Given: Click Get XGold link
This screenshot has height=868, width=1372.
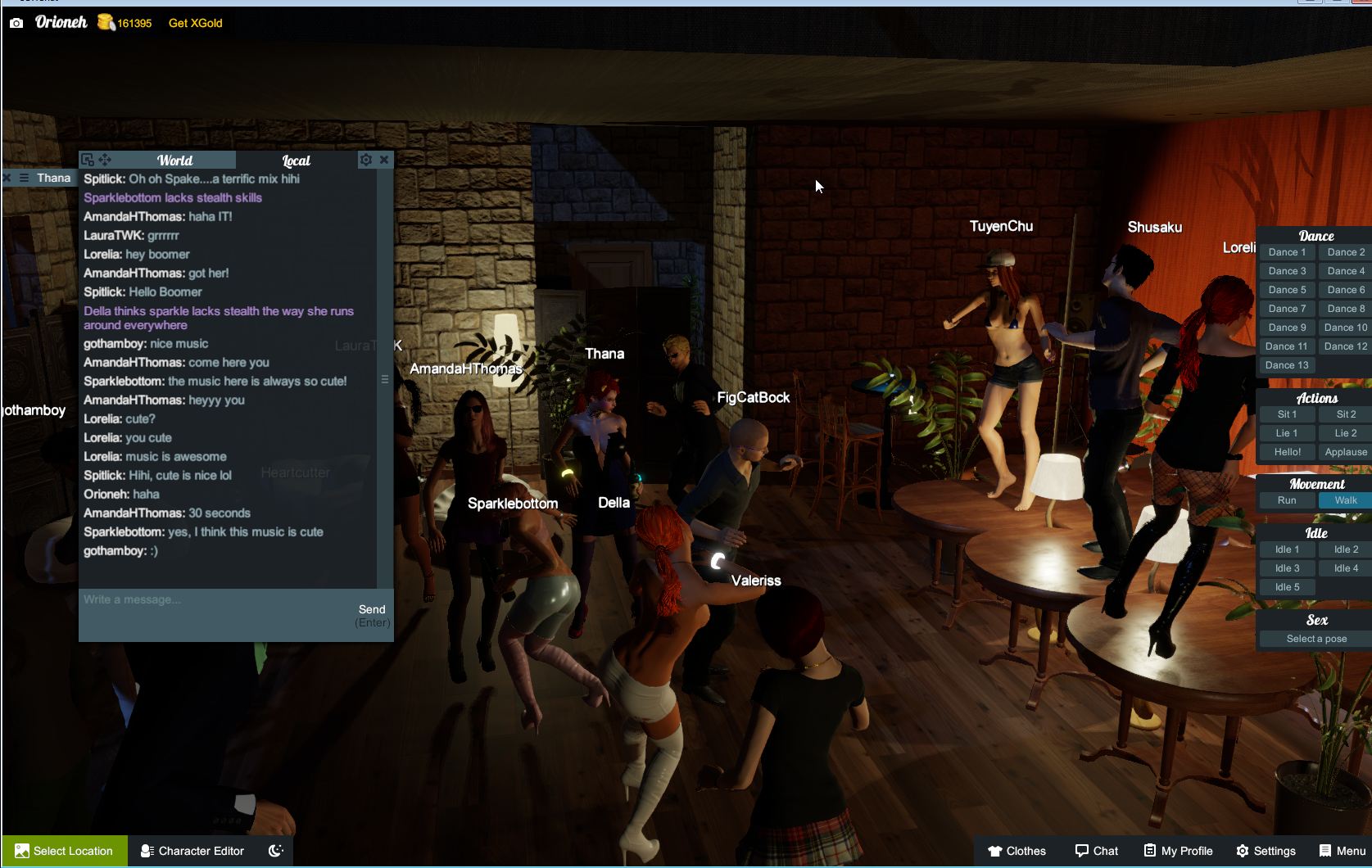Looking at the screenshot, I should pos(195,23).
